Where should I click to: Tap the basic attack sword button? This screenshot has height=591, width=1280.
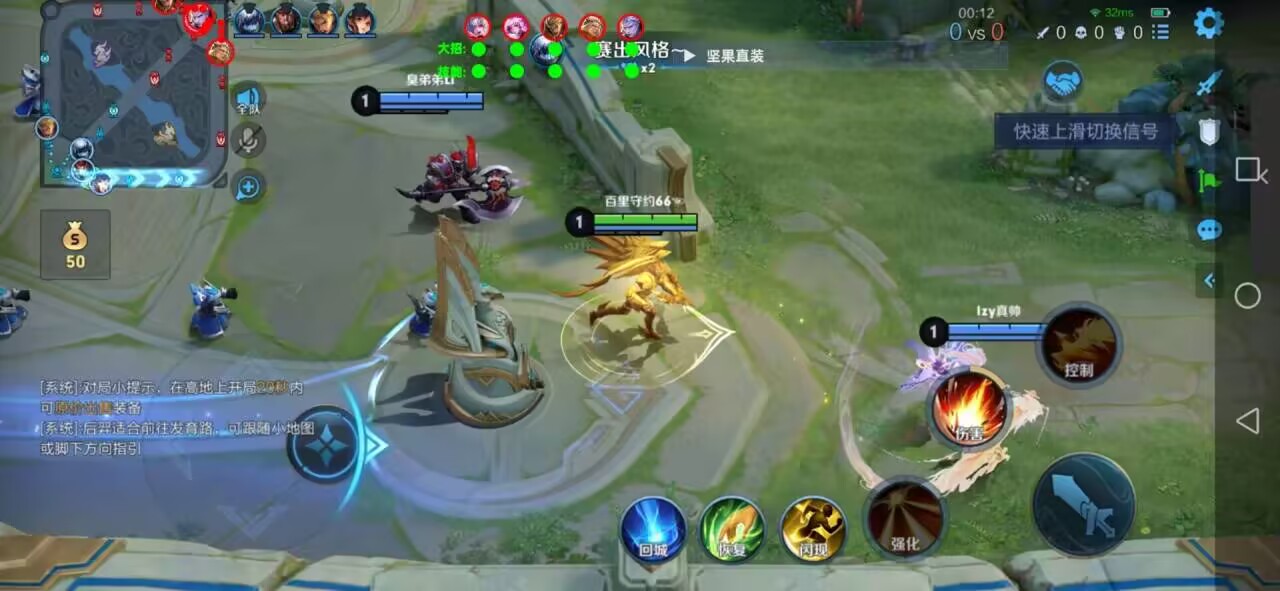[1084, 504]
